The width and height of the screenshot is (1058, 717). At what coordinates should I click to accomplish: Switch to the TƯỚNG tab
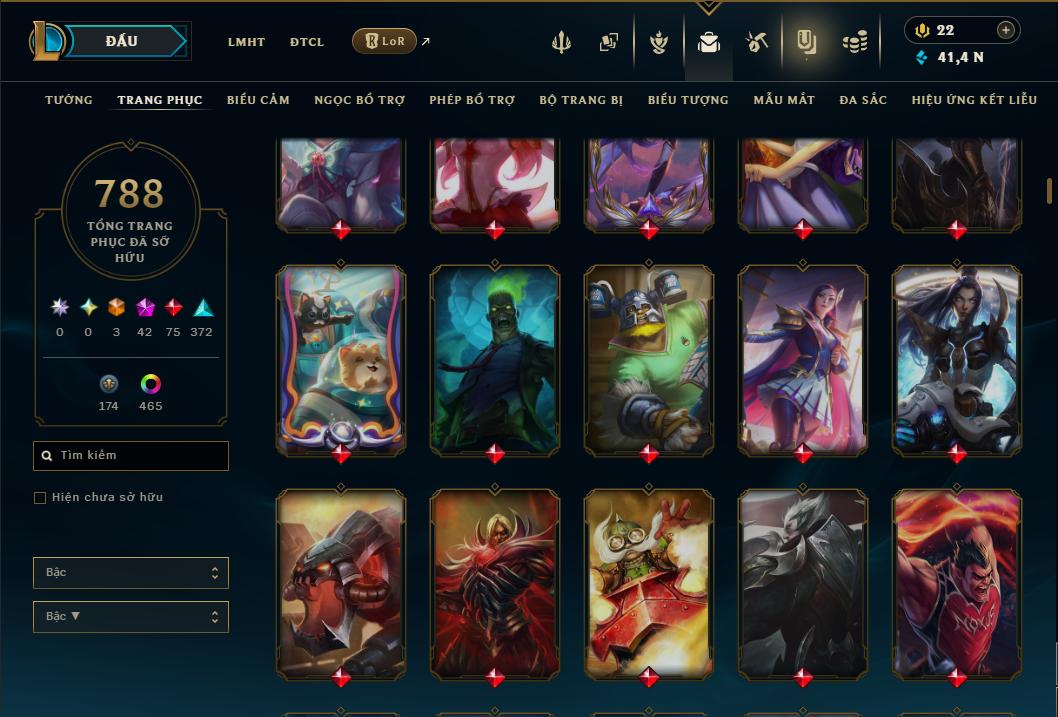(69, 100)
